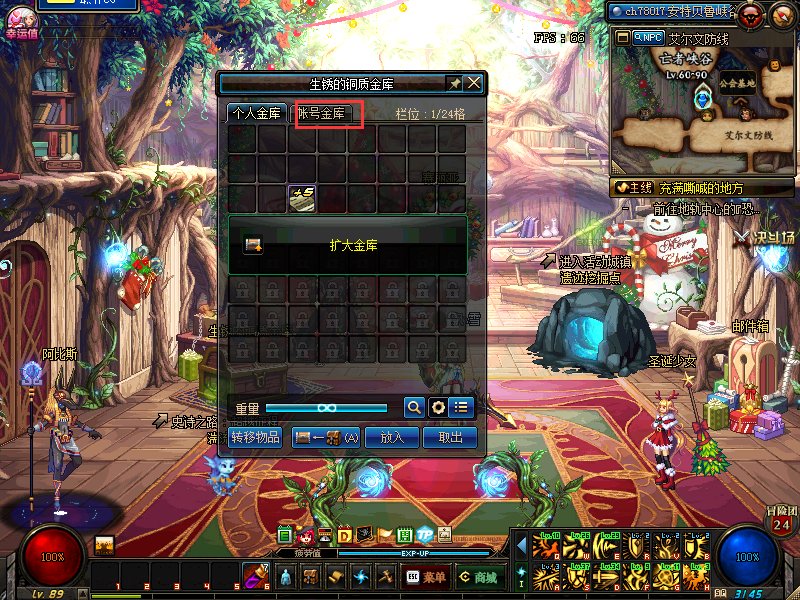Image resolution: width=800 pixels, height=600 pixels.
Task: Open the 商城 shop button
Action: (477, 577)
